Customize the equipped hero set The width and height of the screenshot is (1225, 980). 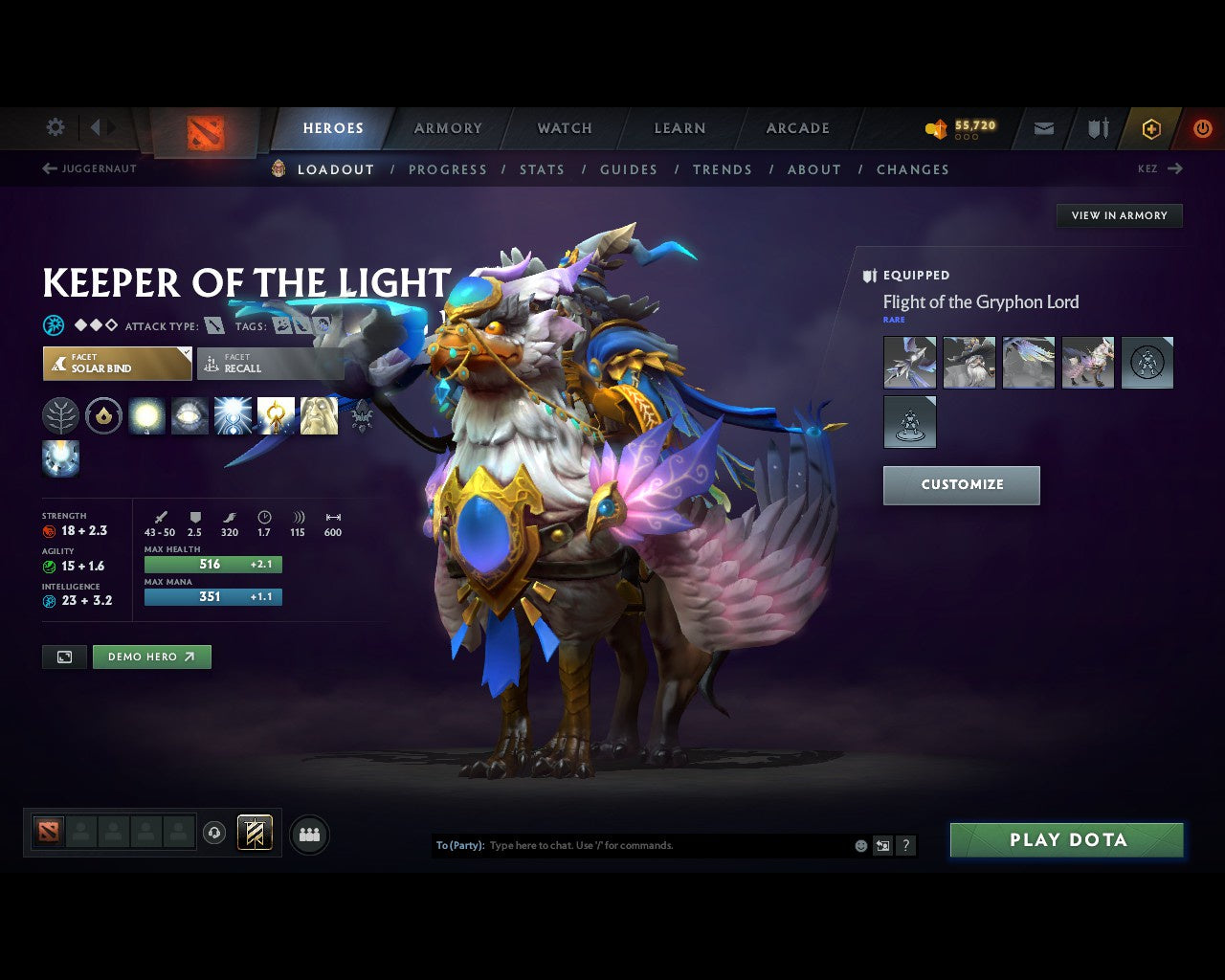[961, 485]
